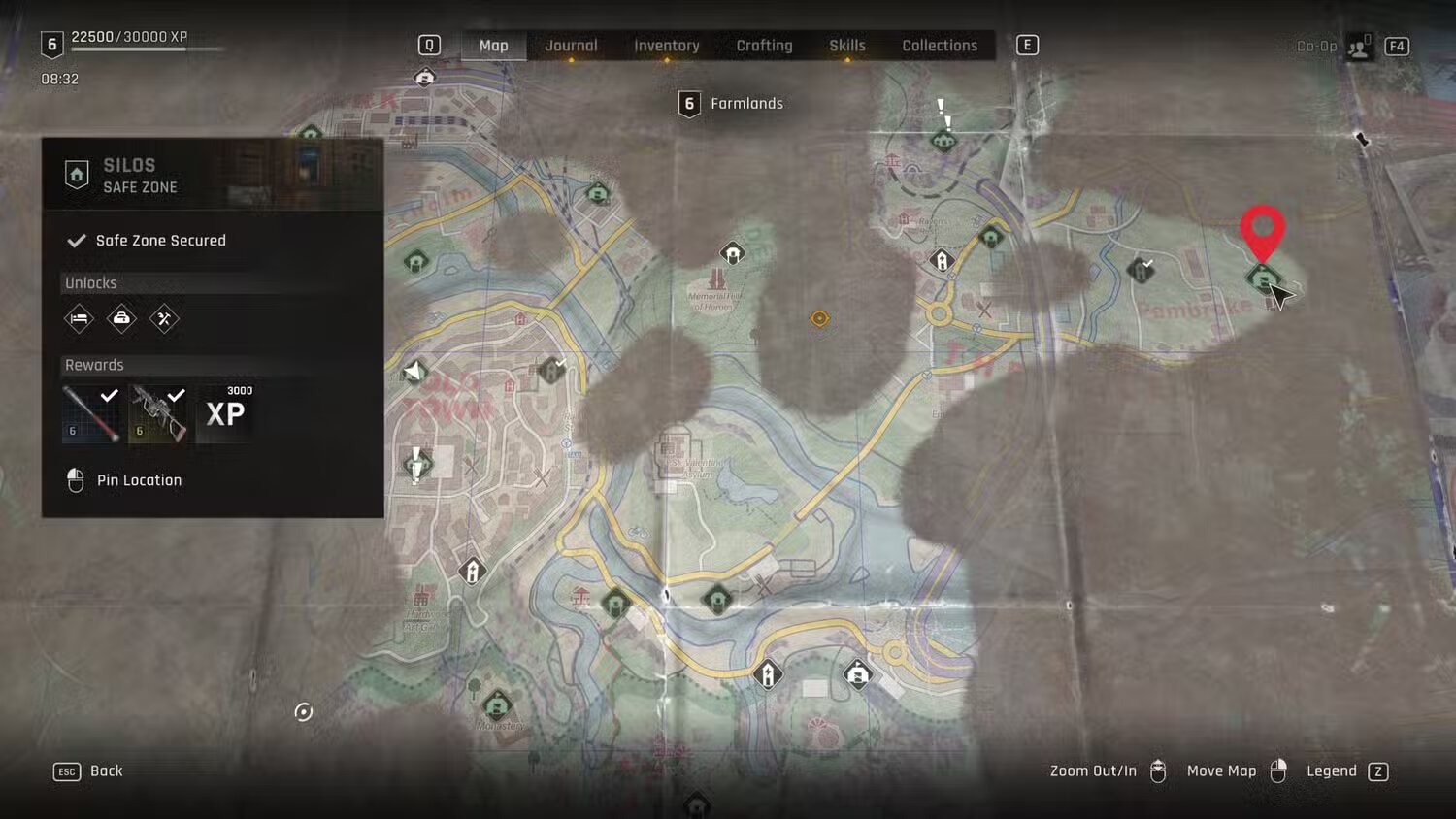Inspect the rifle reward thumbnail
The height and width of the screenshot is (819, 1456).
point(158,413)
